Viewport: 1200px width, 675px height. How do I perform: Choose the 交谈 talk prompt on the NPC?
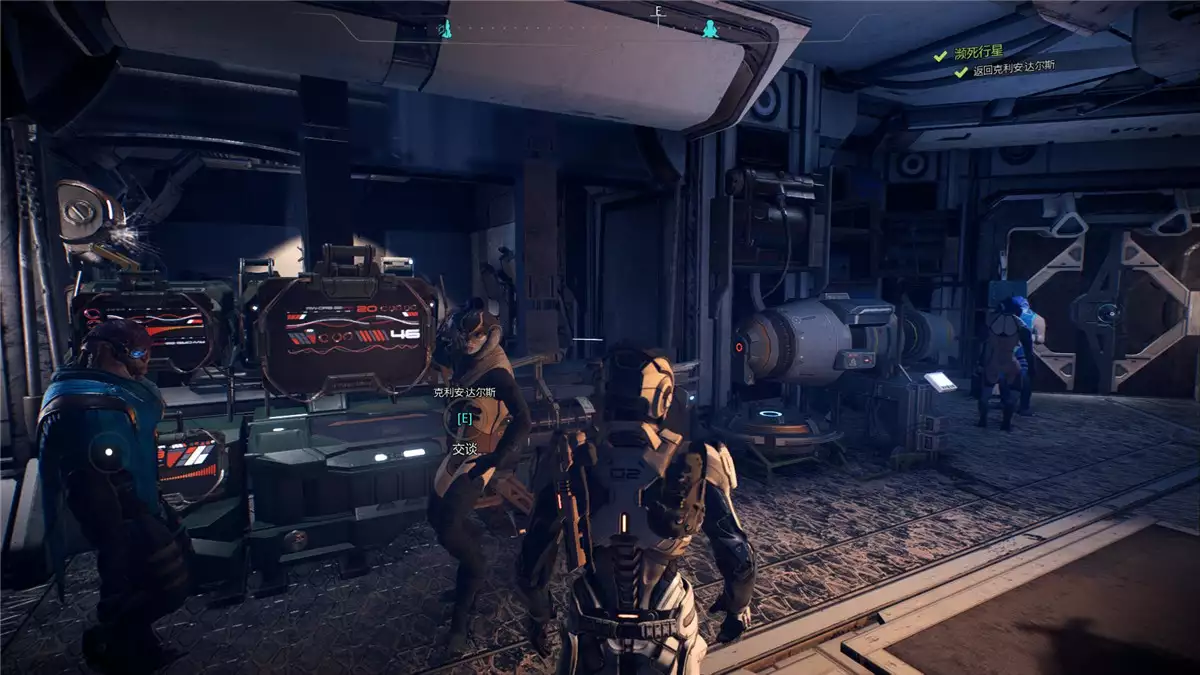(x=465, y=449)
